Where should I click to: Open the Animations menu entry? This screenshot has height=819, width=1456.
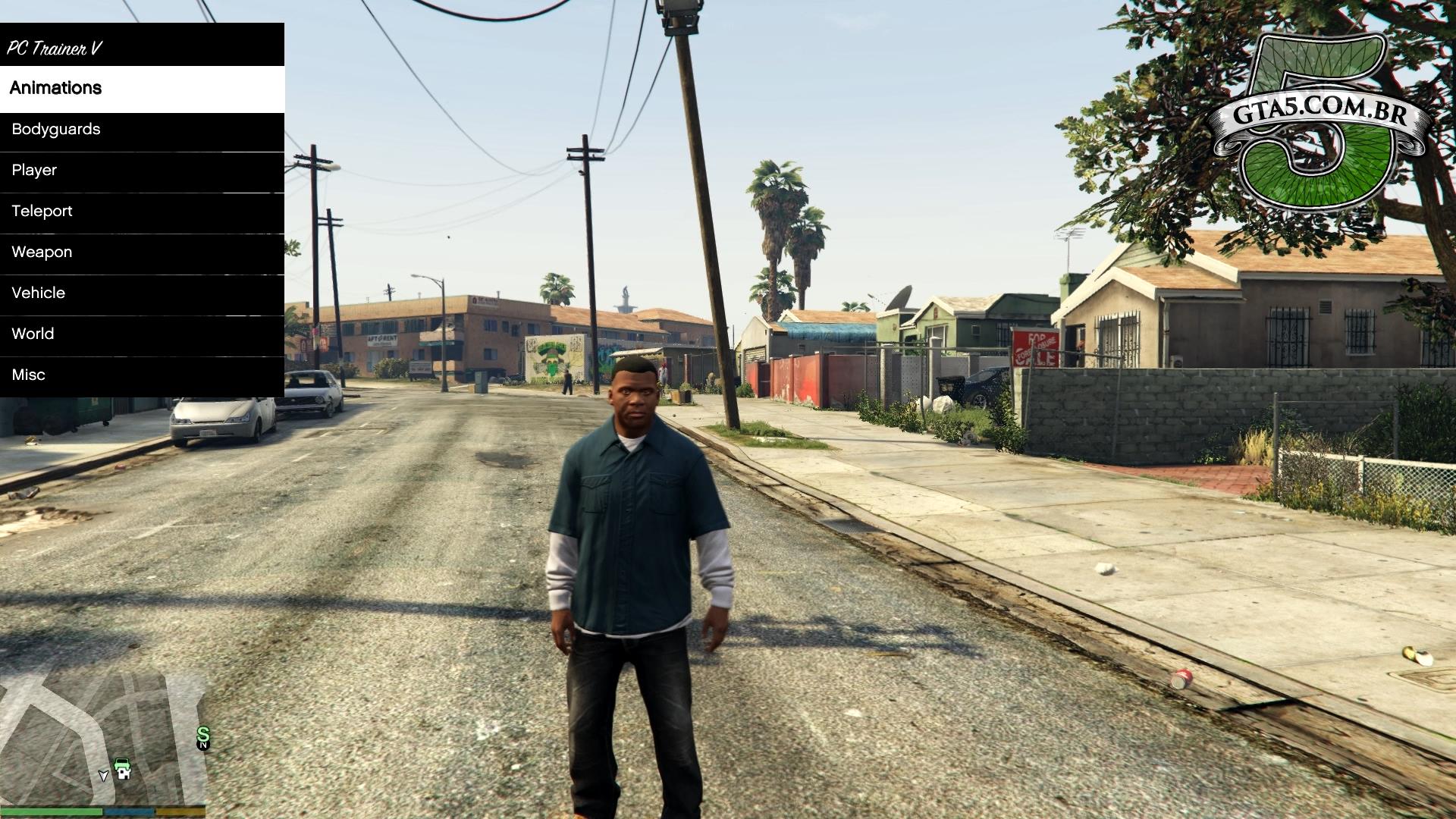[142, 89]
